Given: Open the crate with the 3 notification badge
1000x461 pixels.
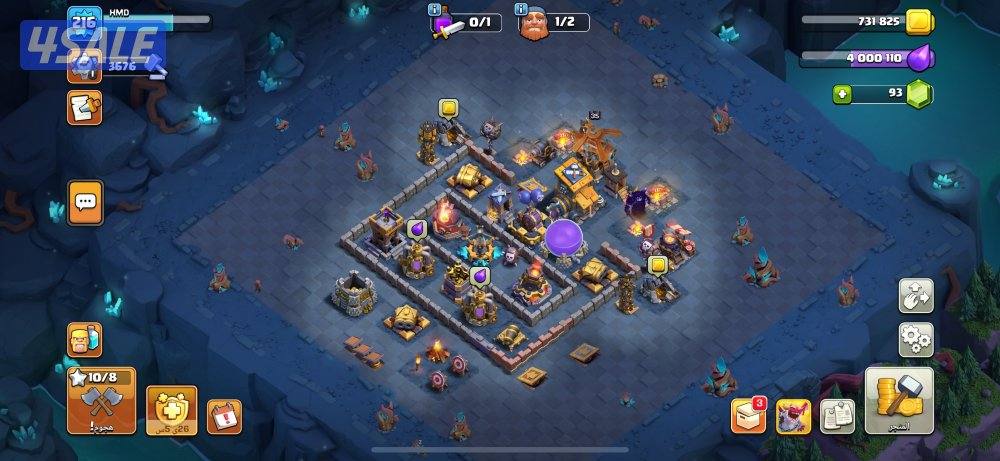Looking at the screenshot, I should point(748,415).
